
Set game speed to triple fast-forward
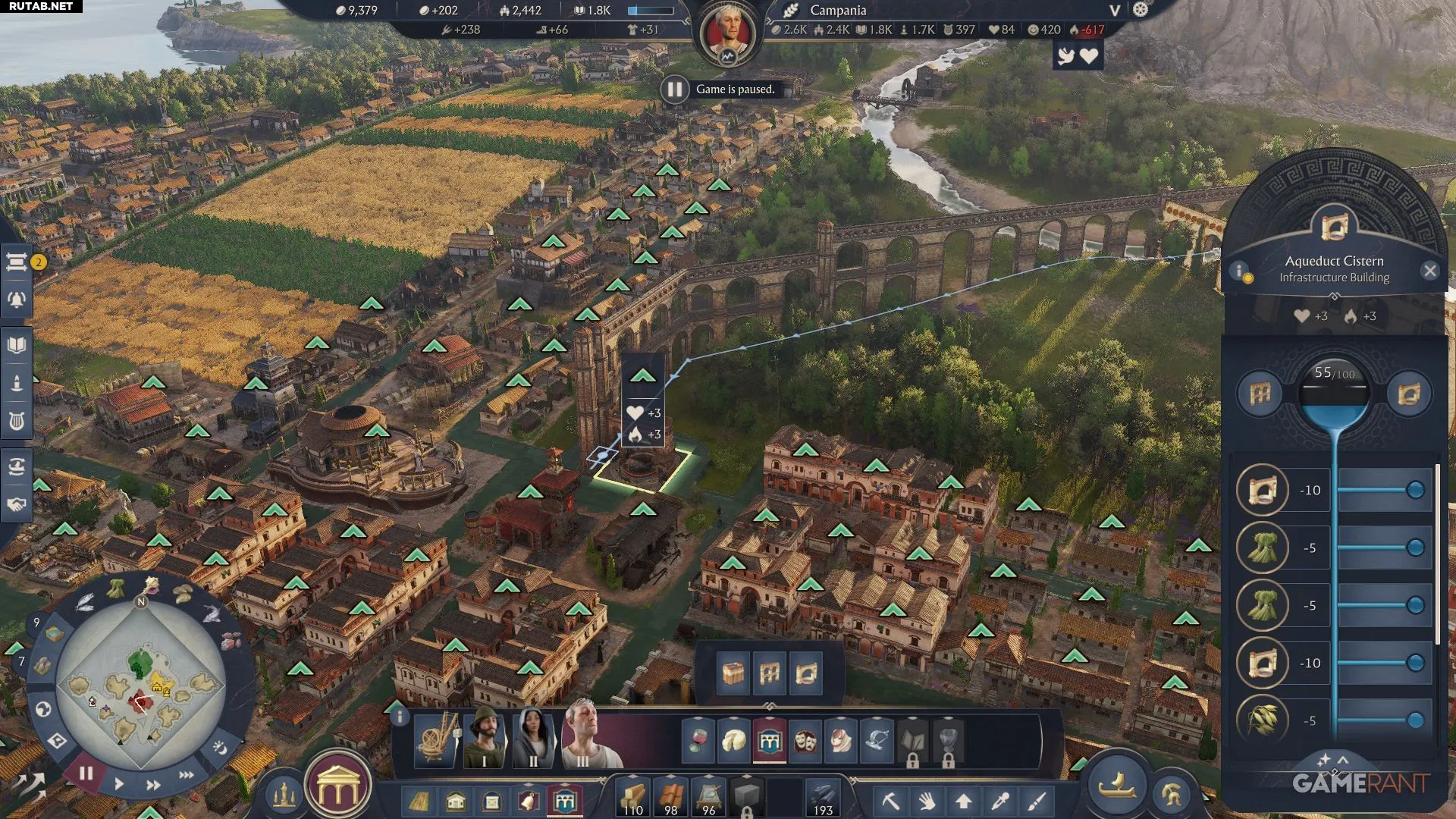pos(186,774)
